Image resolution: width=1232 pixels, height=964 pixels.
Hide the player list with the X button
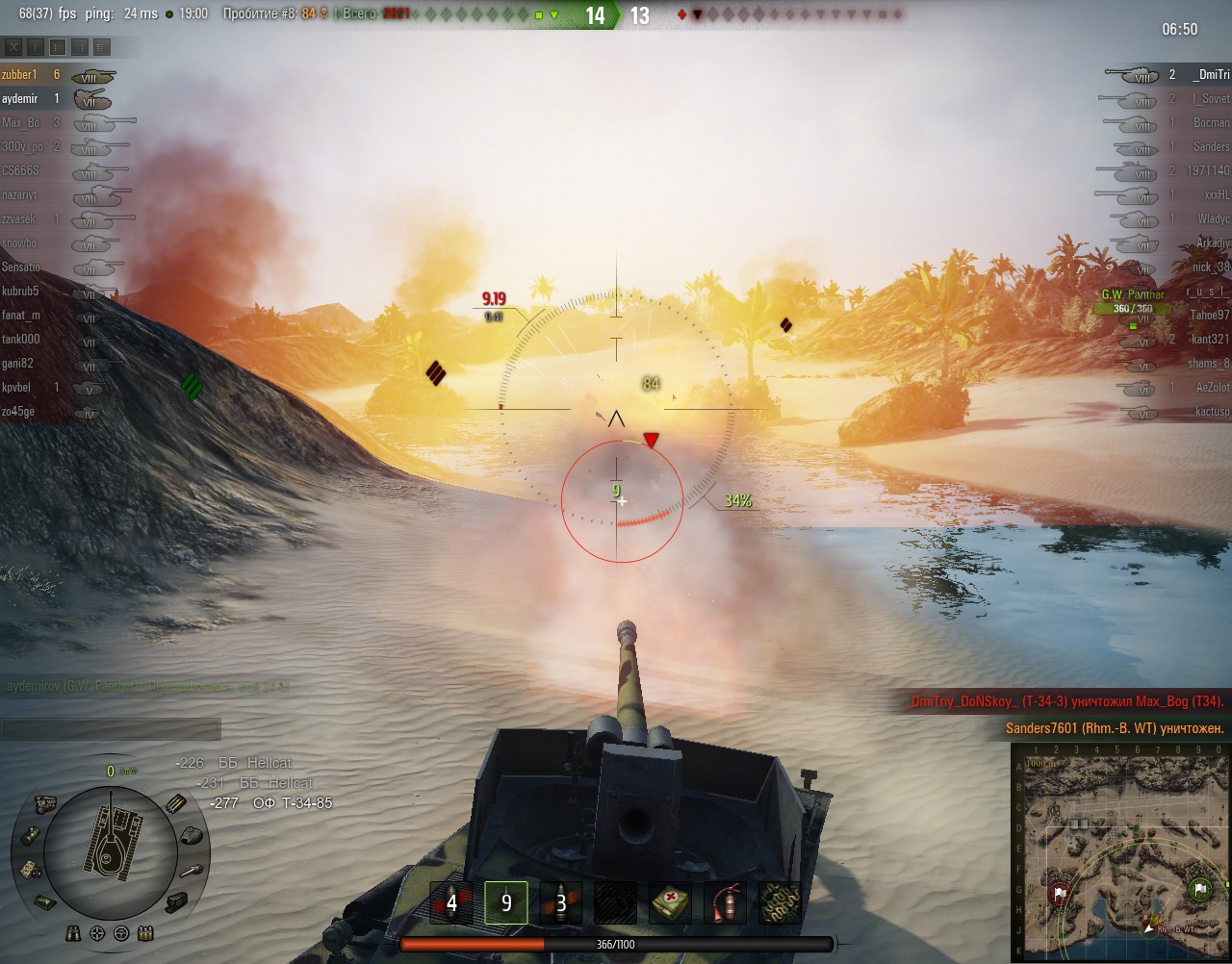[x=13, y=46]
